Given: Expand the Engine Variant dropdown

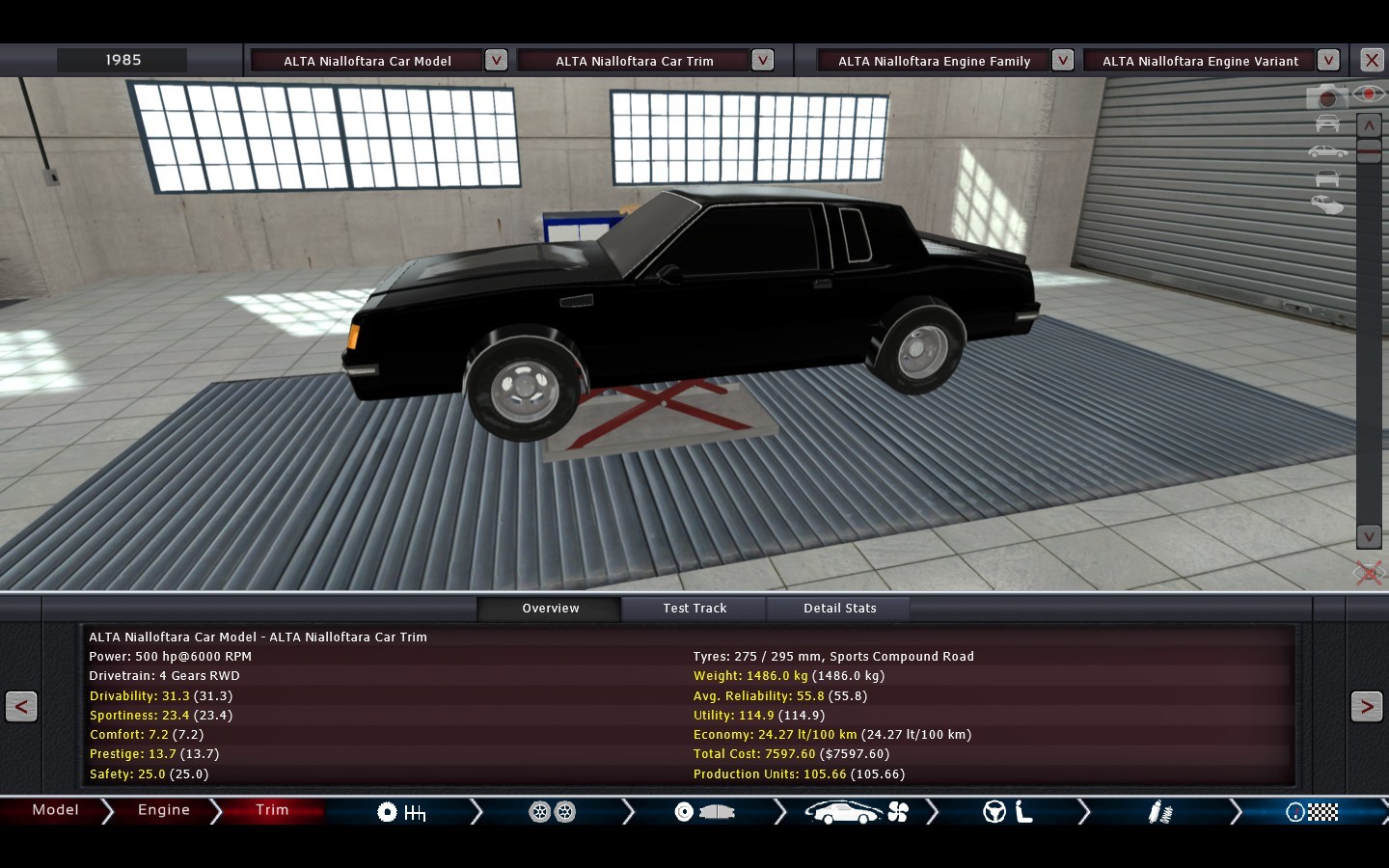Looking at the screenshot, I should click(x=1328, y=60).
